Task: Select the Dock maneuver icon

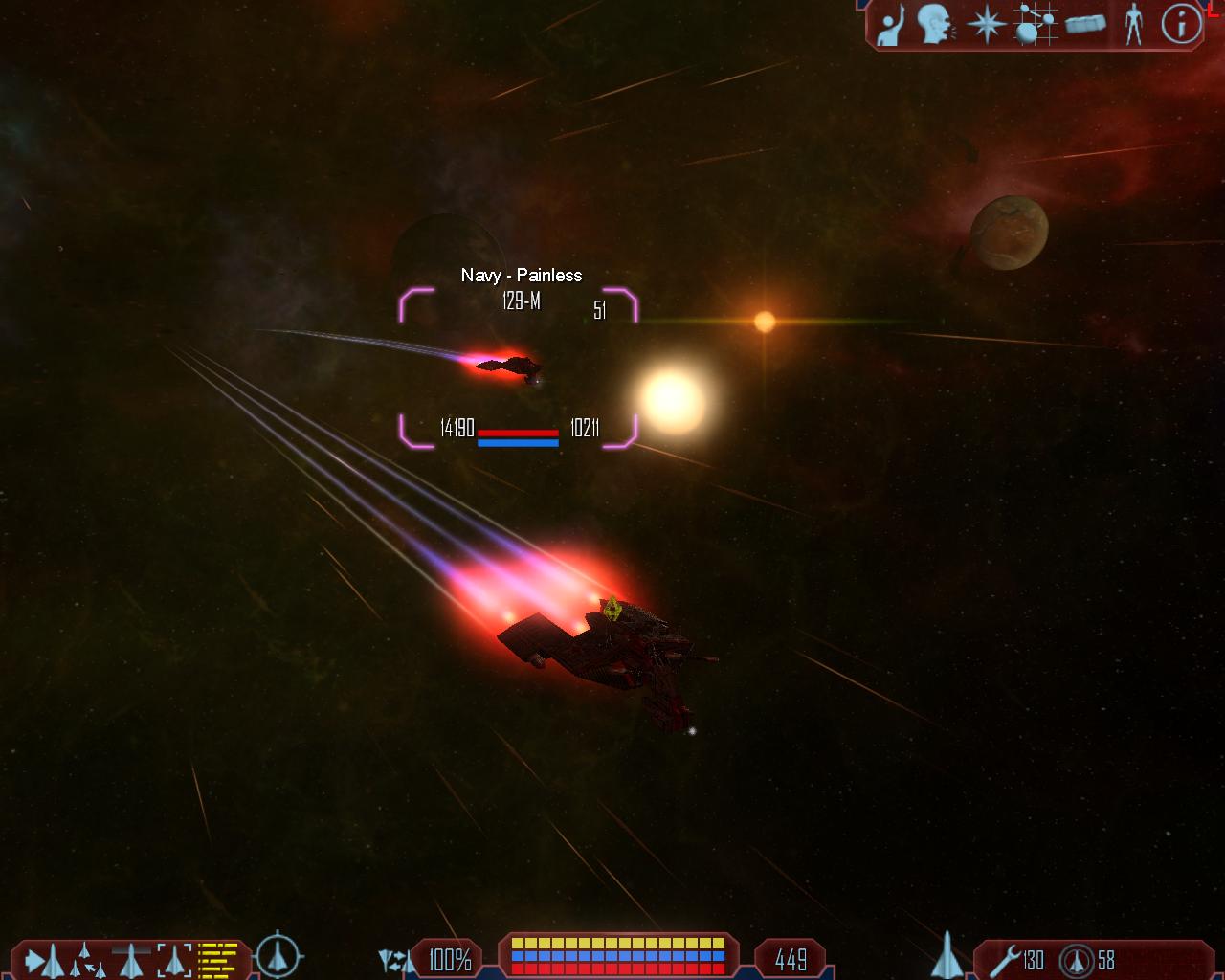Action: (x=131, y=960)
